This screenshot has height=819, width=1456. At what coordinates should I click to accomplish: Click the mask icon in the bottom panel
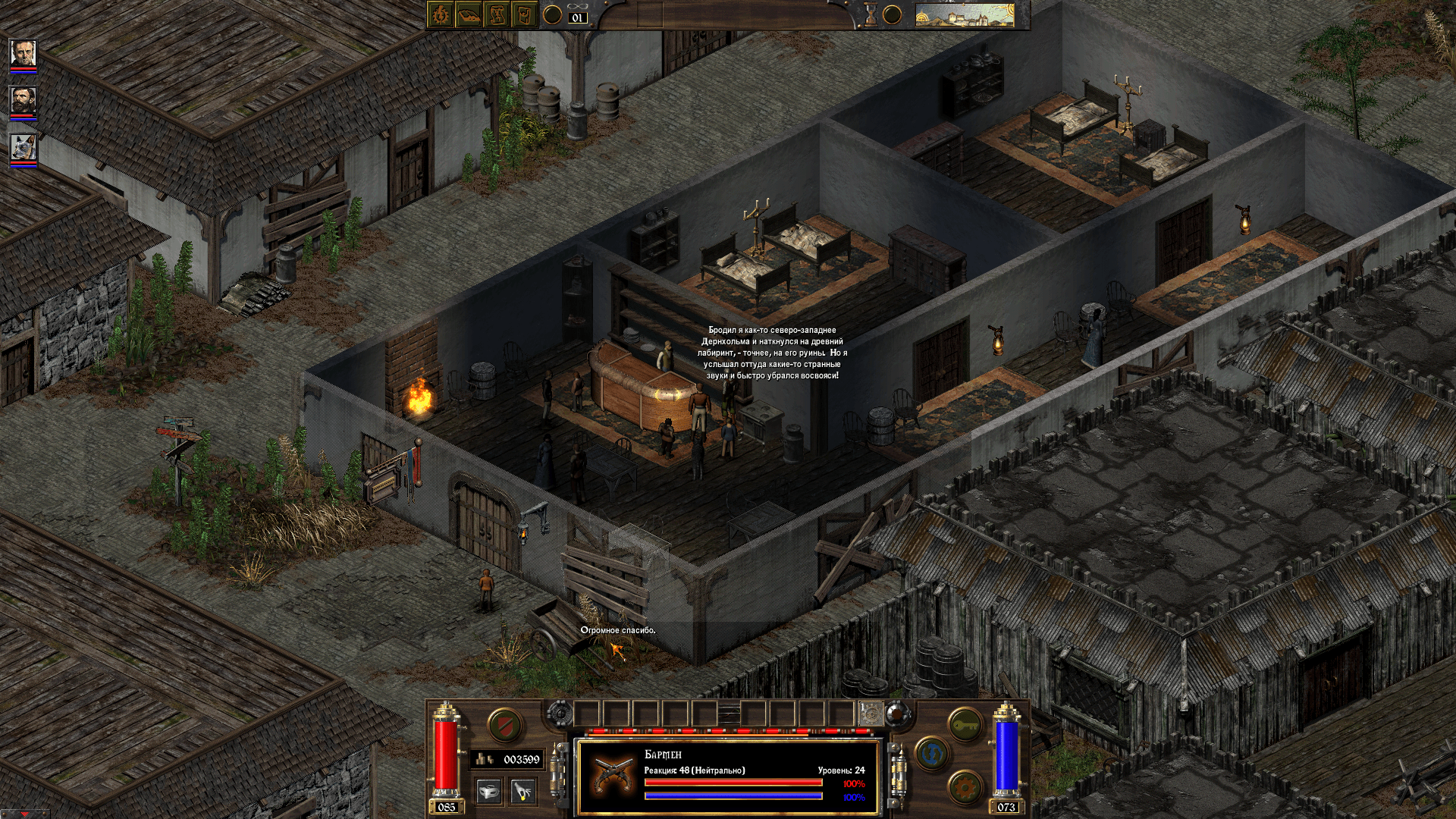489,792
